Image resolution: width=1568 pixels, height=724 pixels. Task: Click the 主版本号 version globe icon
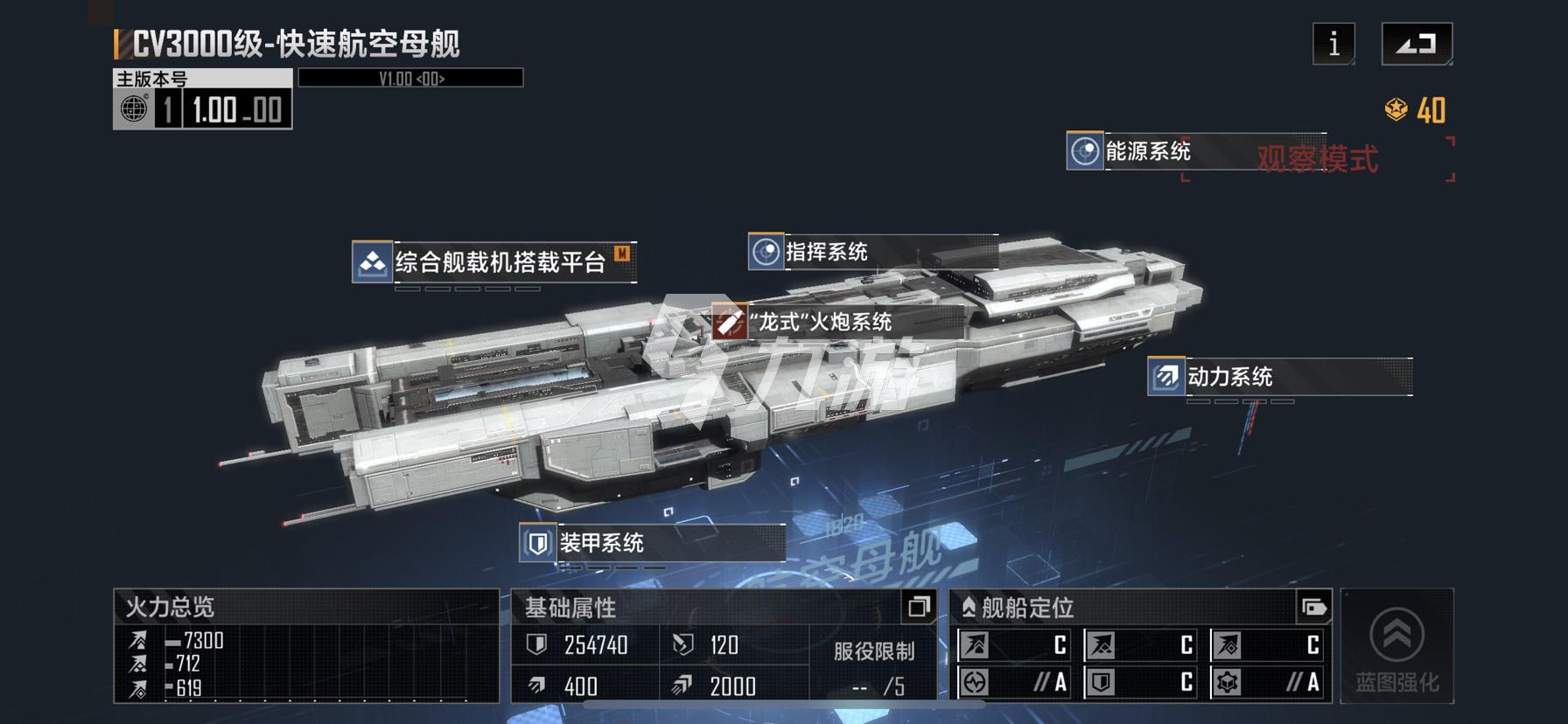point(134,109)
